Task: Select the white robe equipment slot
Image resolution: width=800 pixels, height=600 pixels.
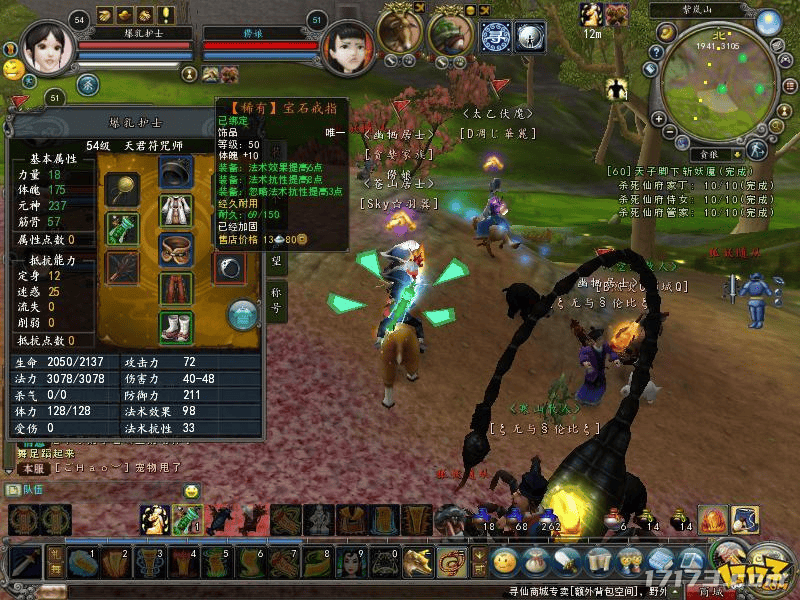Action: point(175,209)
